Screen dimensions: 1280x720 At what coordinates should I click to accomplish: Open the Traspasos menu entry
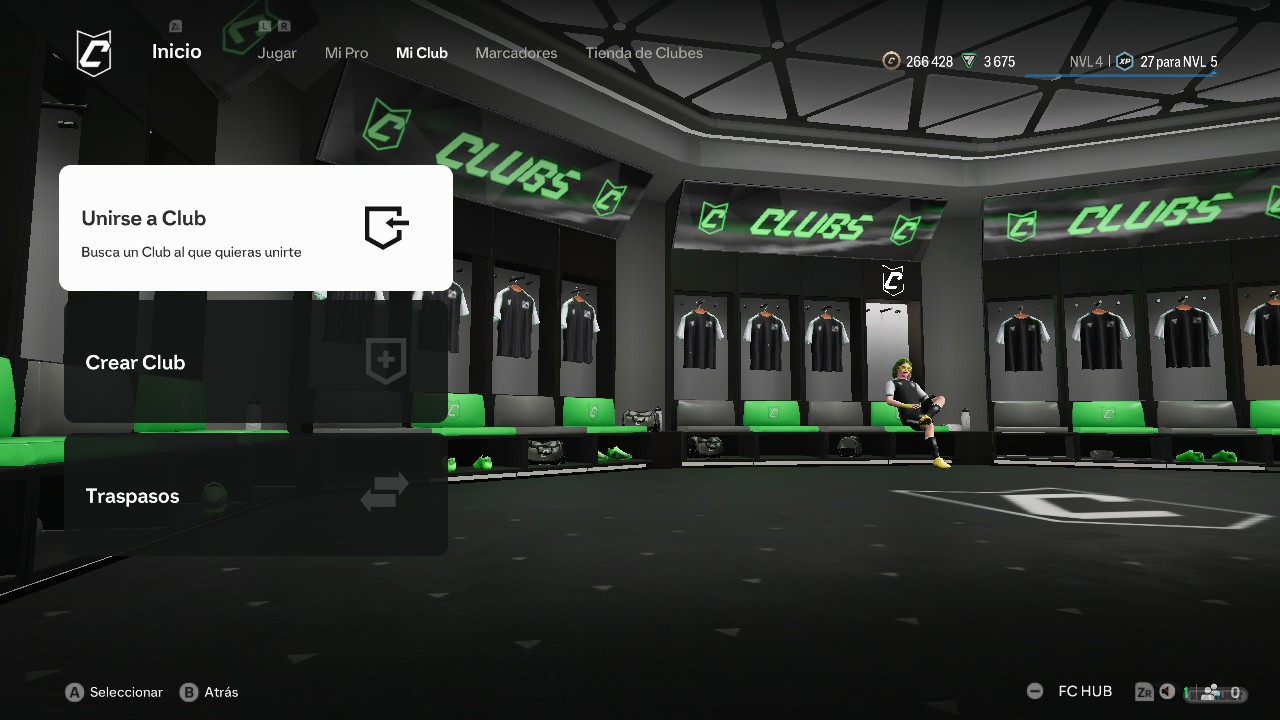255,496
